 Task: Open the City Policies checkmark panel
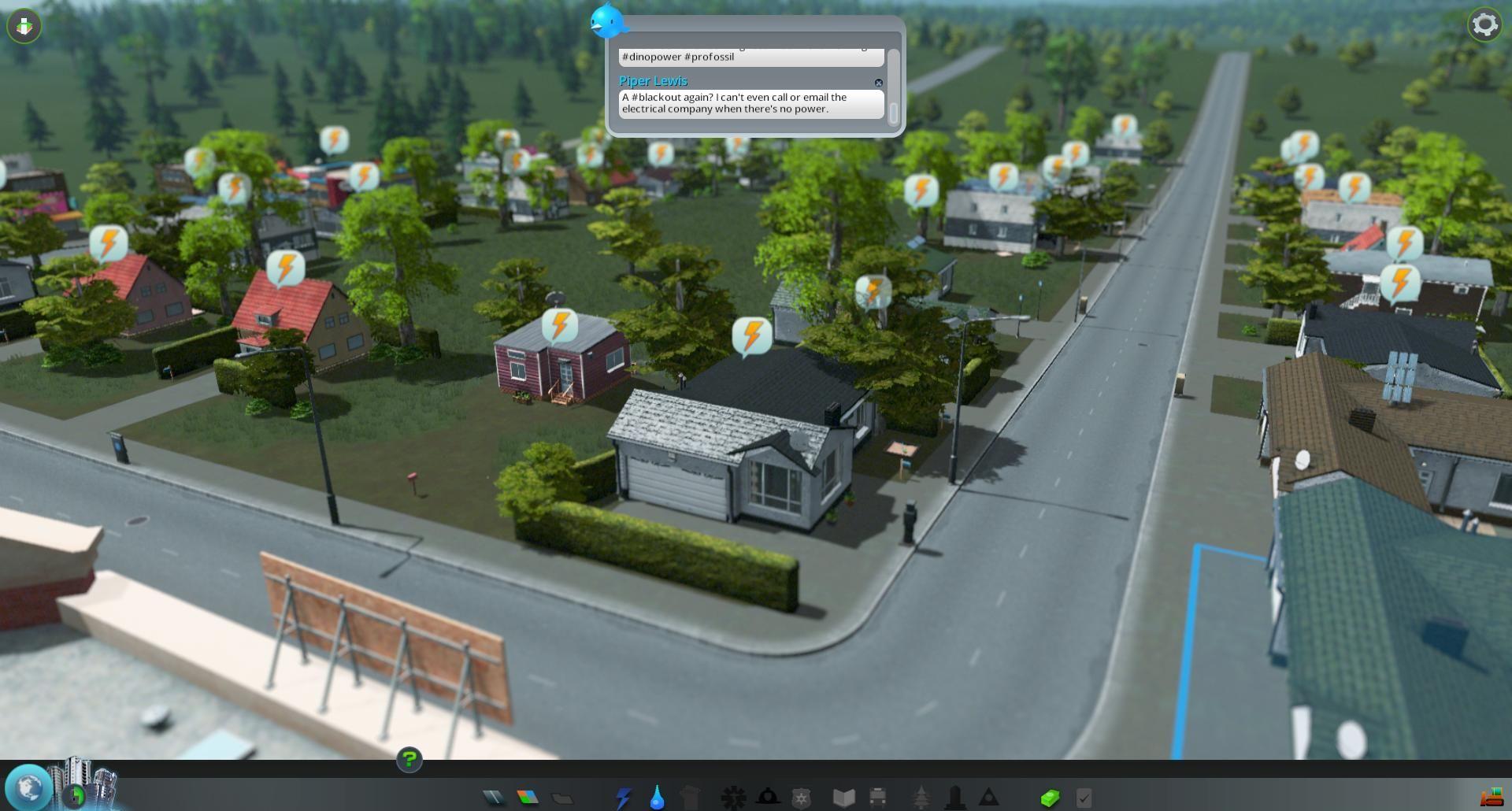[x=1084, y=798]
